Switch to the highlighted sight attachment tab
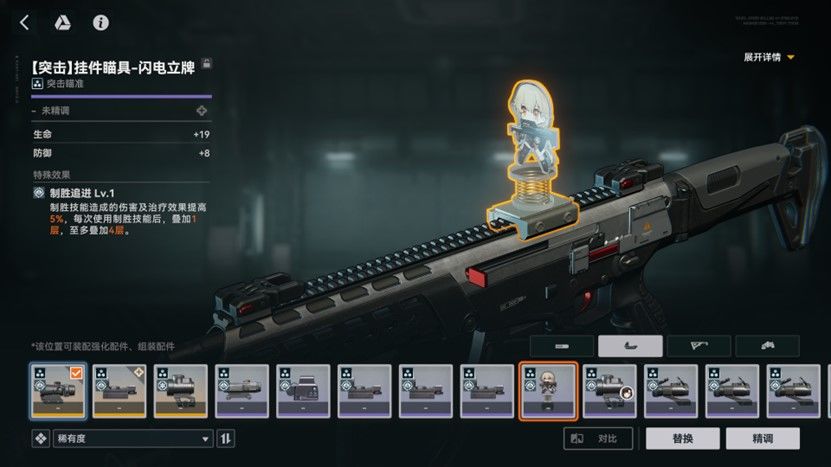 pyautogui.click(x=629, y=346)
